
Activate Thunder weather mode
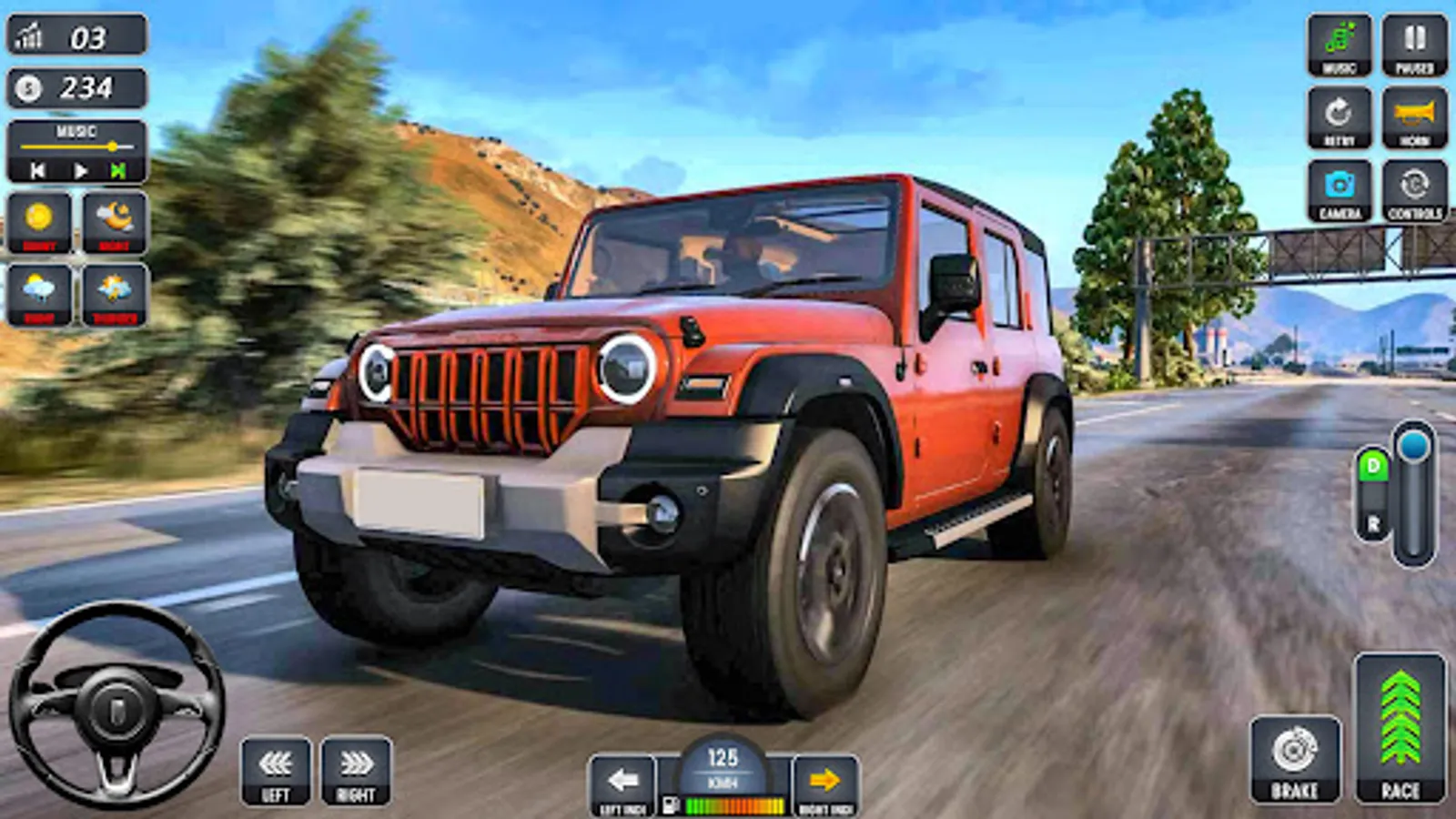(114, 291)
